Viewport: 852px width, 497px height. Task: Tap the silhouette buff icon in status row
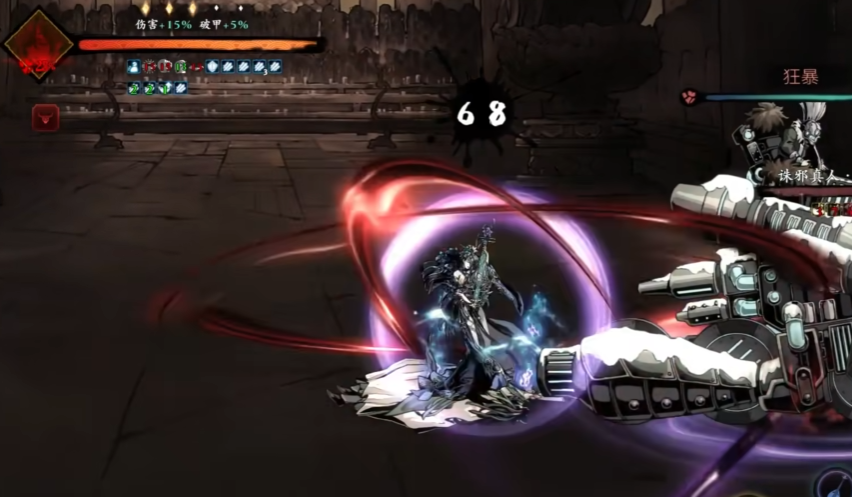point(134,67)
